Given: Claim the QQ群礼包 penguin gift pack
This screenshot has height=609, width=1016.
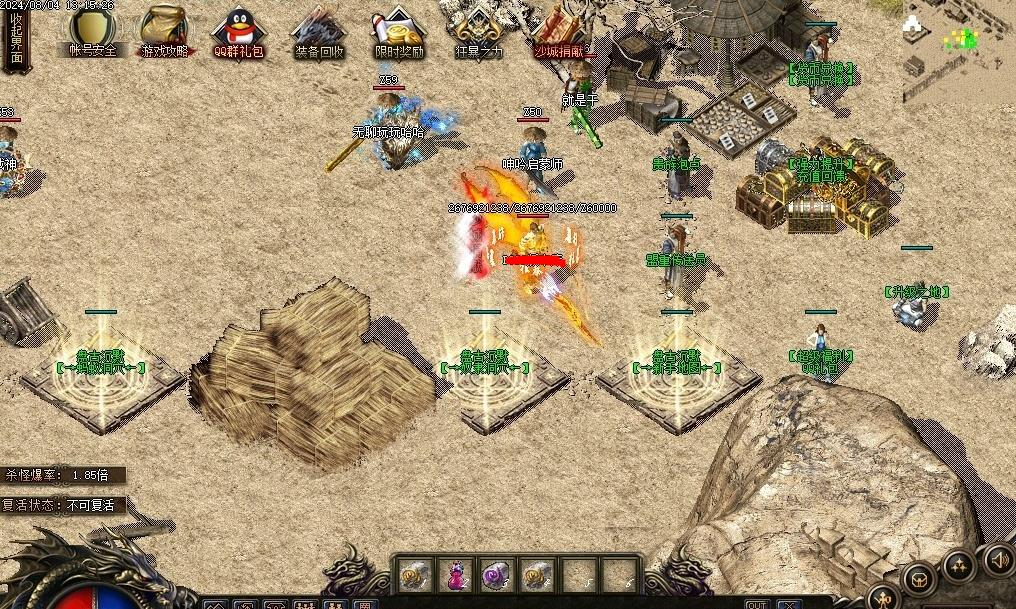Looking at the screenshot, I should point(238,30).
